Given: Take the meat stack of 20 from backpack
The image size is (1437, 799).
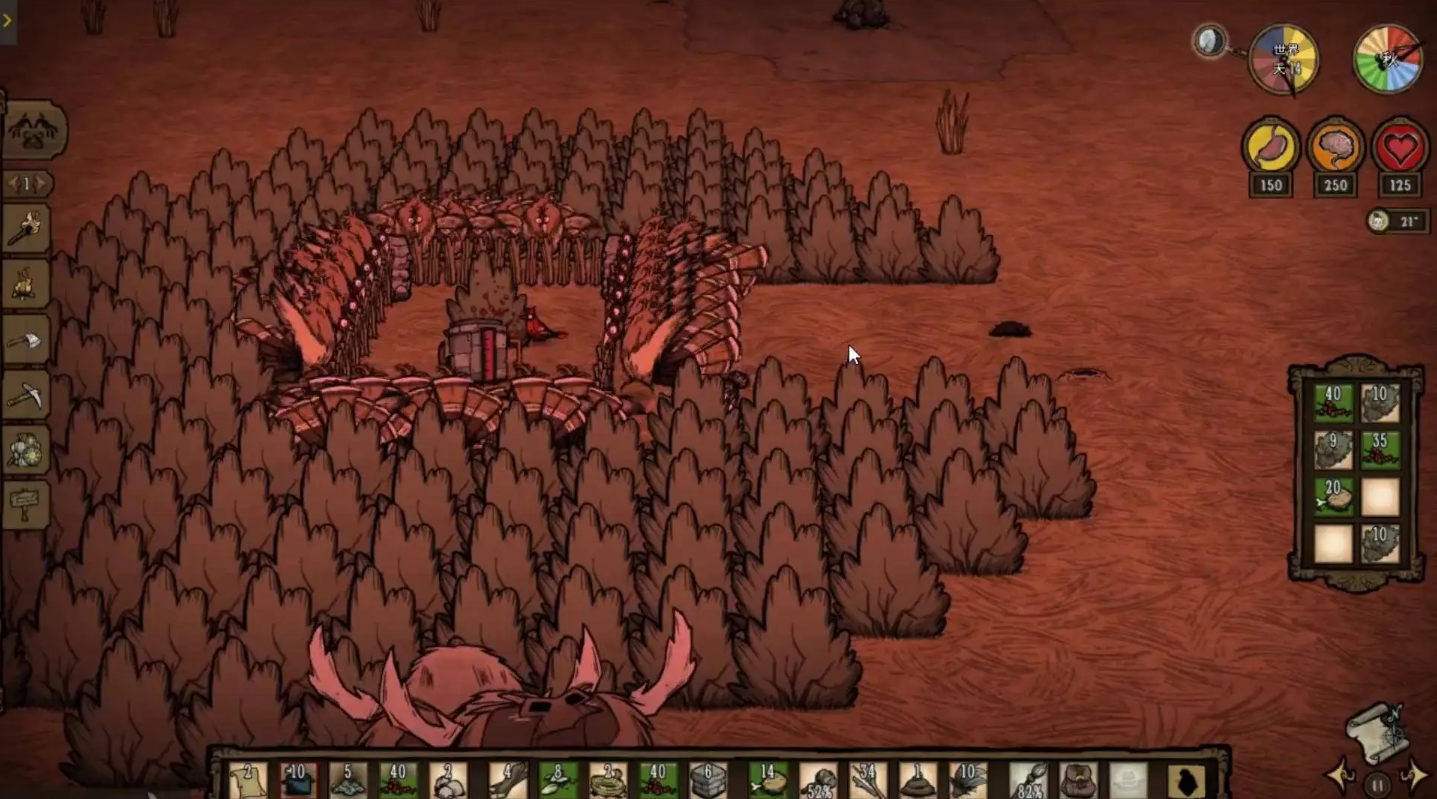Looking at the screenshot, I should 1333,496.
